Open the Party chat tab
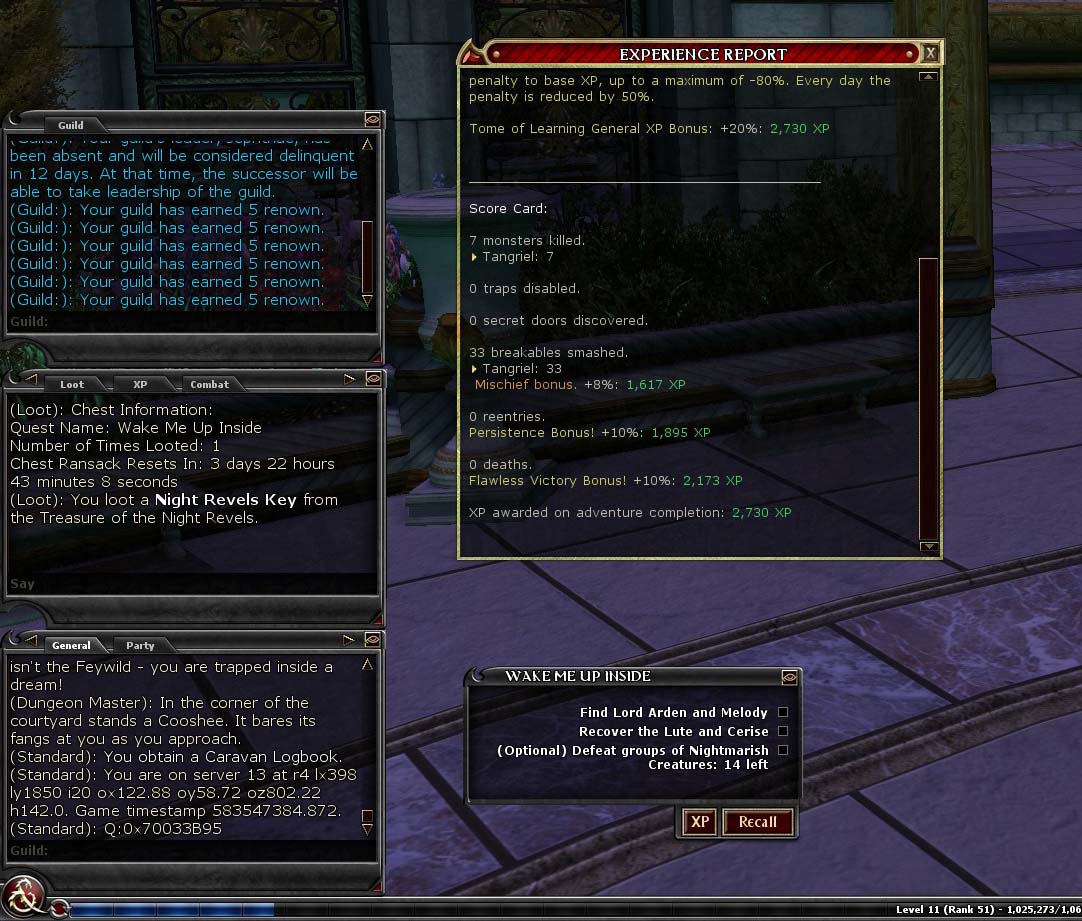This screenshot has height=921, width=1082. 140,645
